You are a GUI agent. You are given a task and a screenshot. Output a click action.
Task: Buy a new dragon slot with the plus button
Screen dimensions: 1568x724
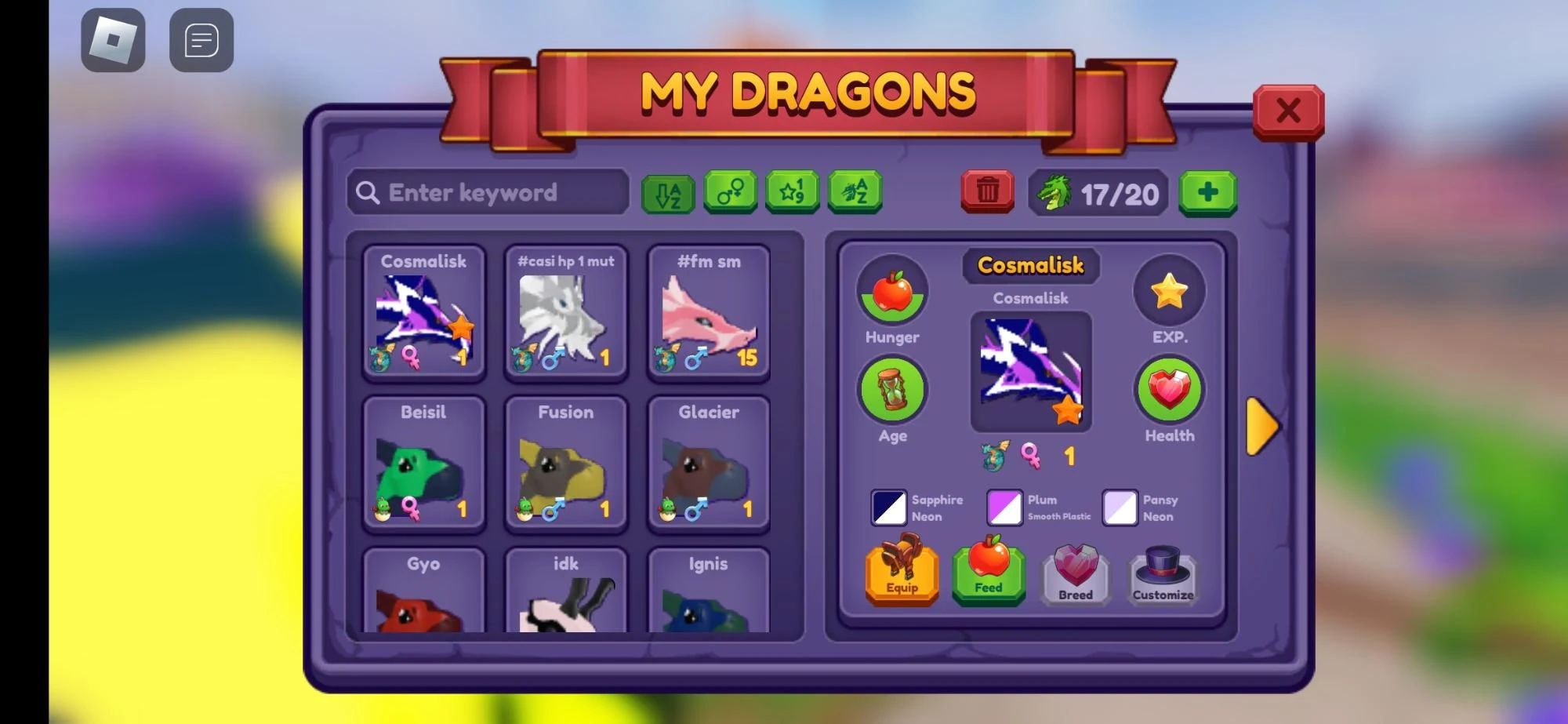1208,191
